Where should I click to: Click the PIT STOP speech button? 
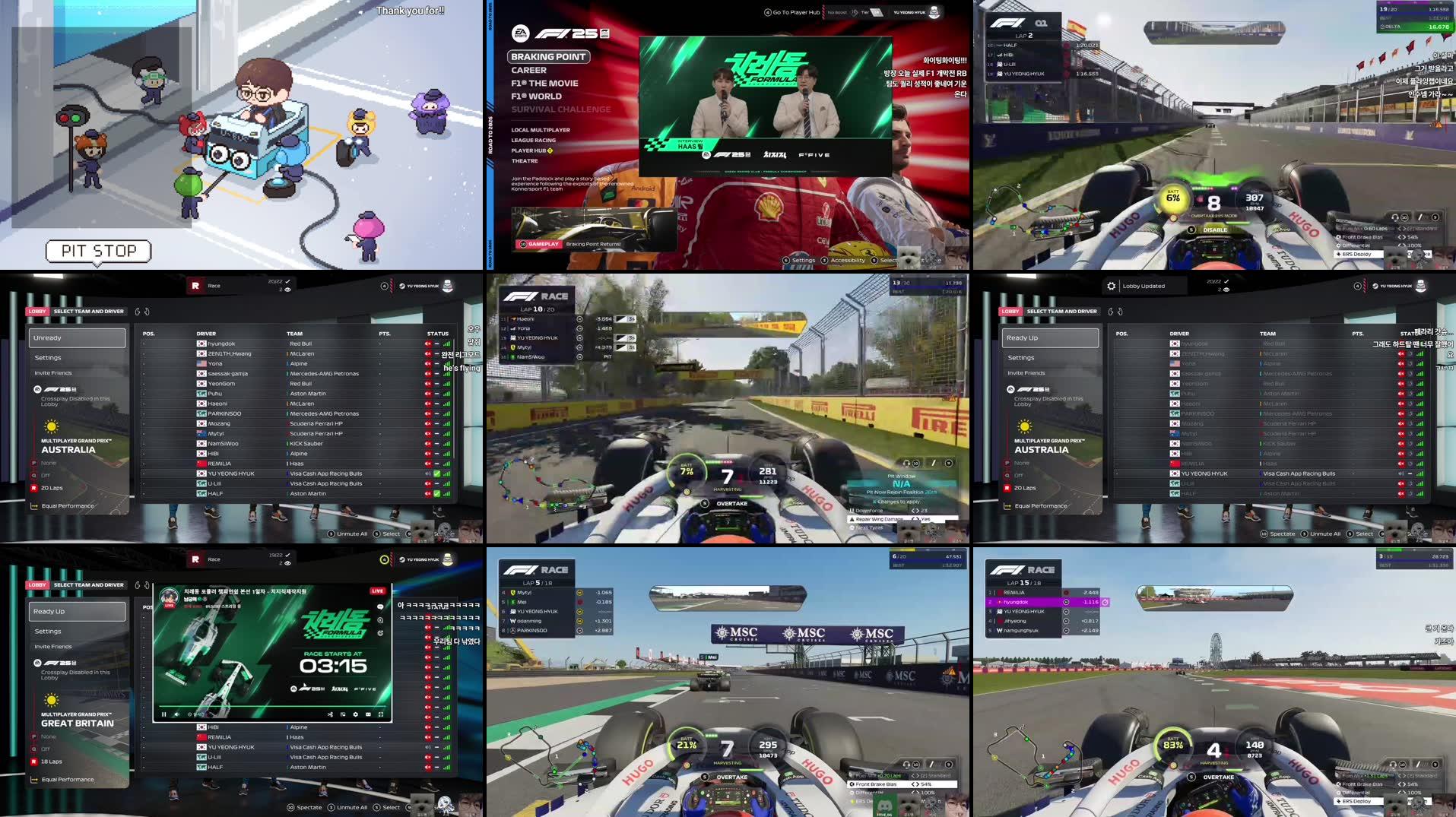(99, 251)
